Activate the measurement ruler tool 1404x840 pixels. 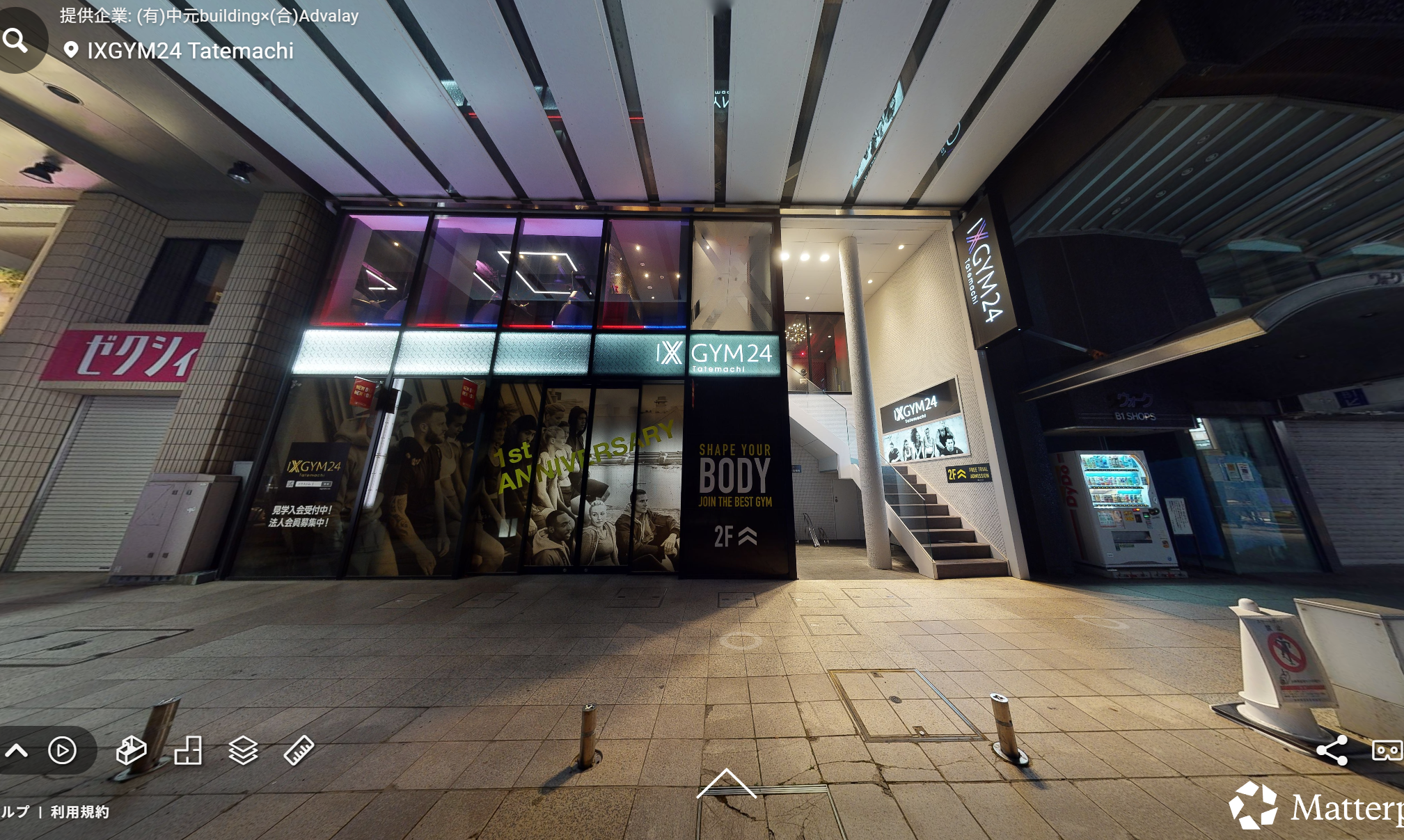pos(299,750)
